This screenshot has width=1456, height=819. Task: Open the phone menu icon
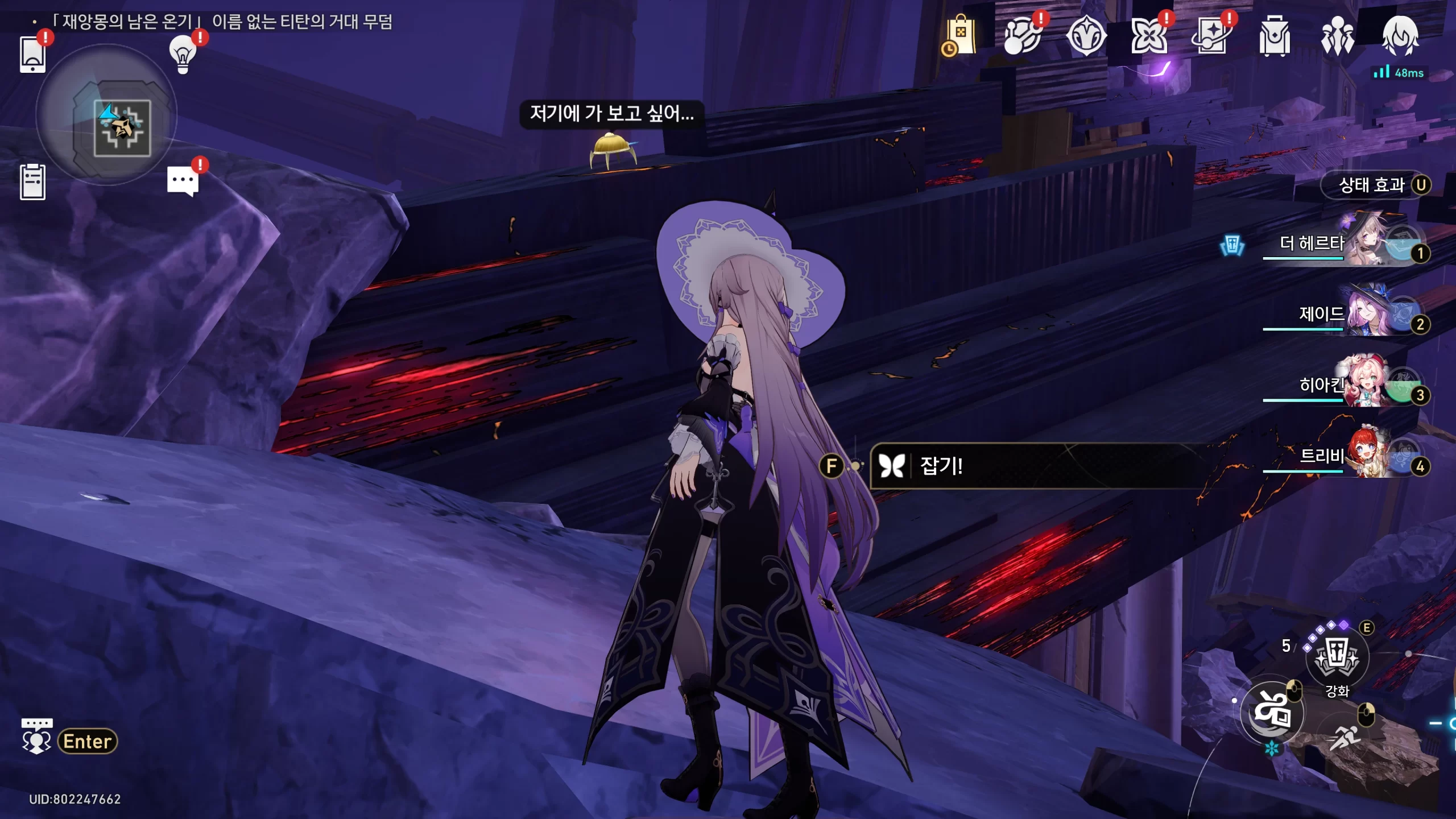32,54
